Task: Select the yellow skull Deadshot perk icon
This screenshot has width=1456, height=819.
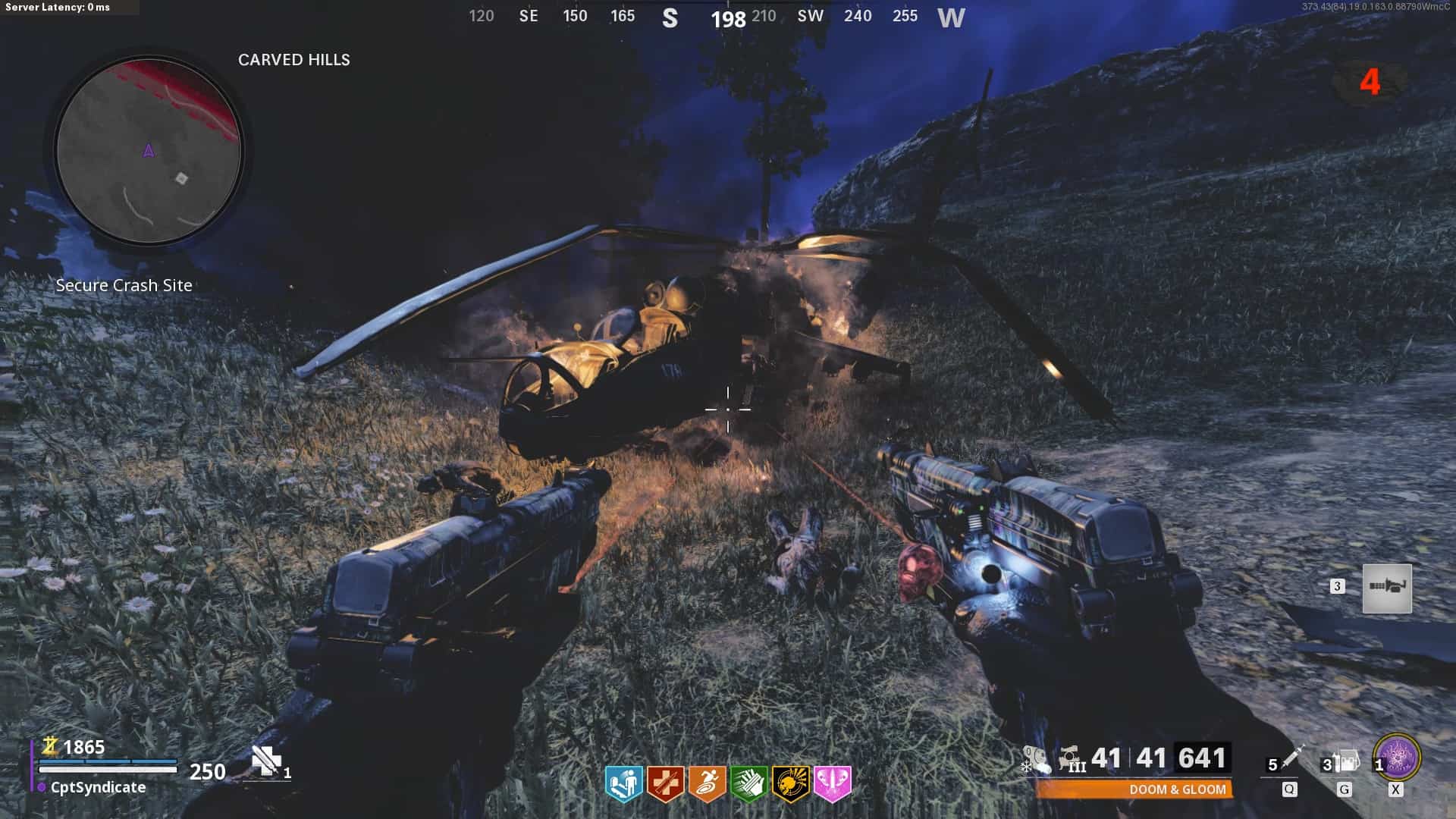Action: pyautogui.click(x=790, y=784)
